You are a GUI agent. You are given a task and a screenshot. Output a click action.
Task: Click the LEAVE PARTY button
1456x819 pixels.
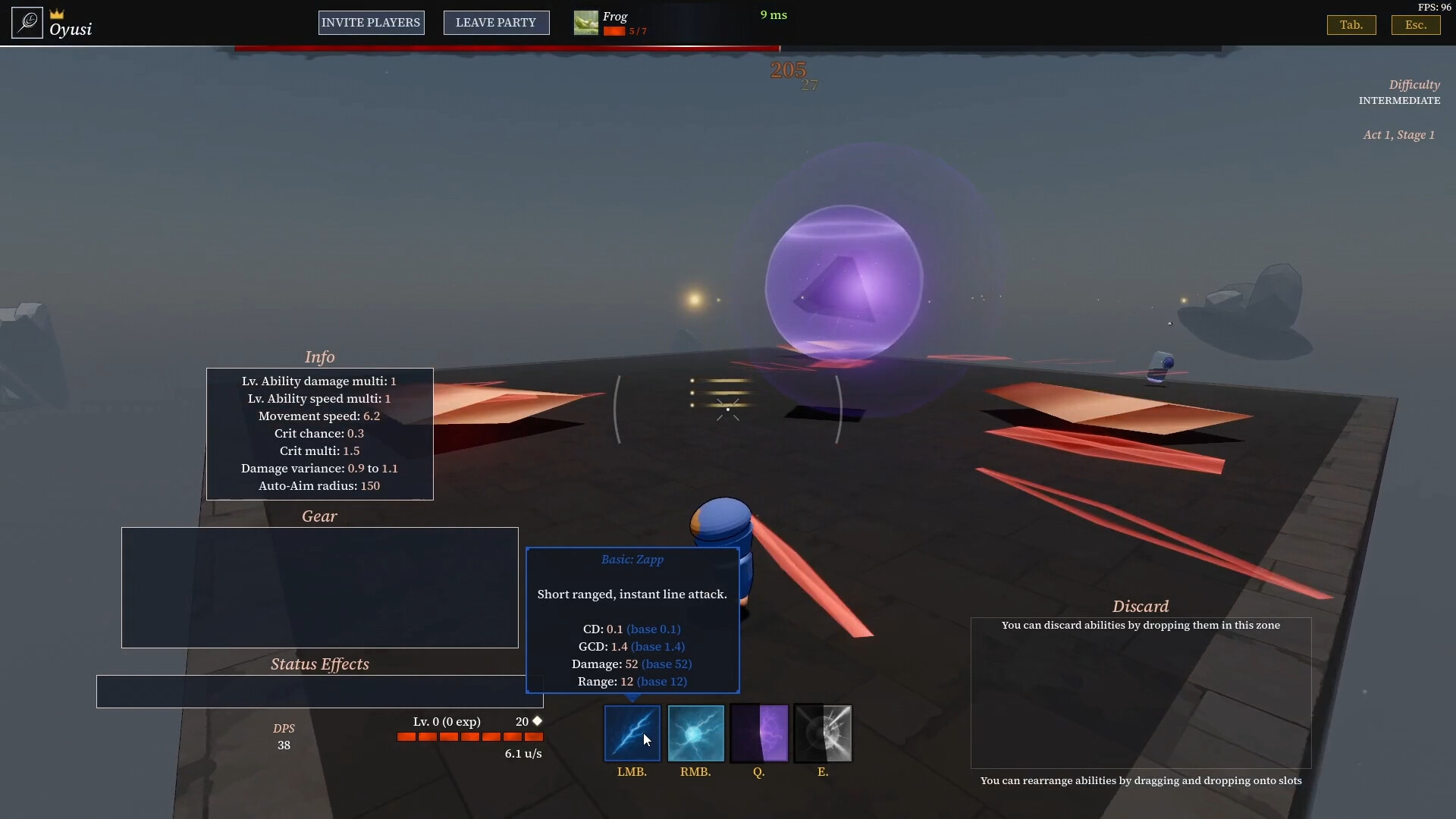pos(496,23)
